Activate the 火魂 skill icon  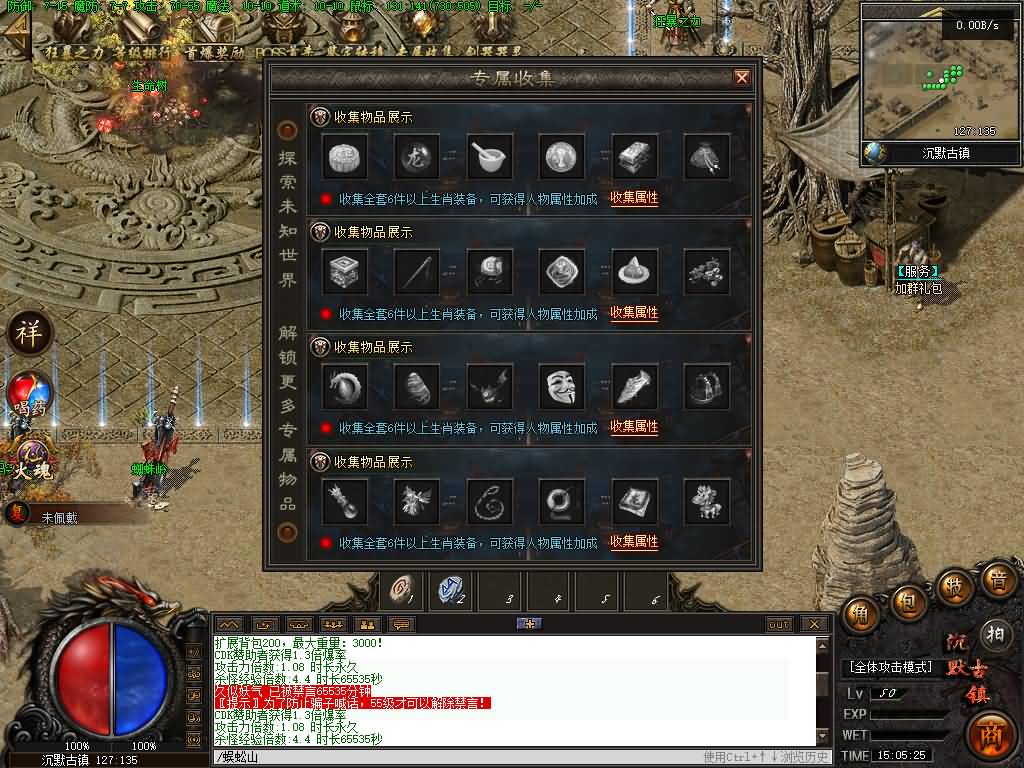(x=31, y=462)
